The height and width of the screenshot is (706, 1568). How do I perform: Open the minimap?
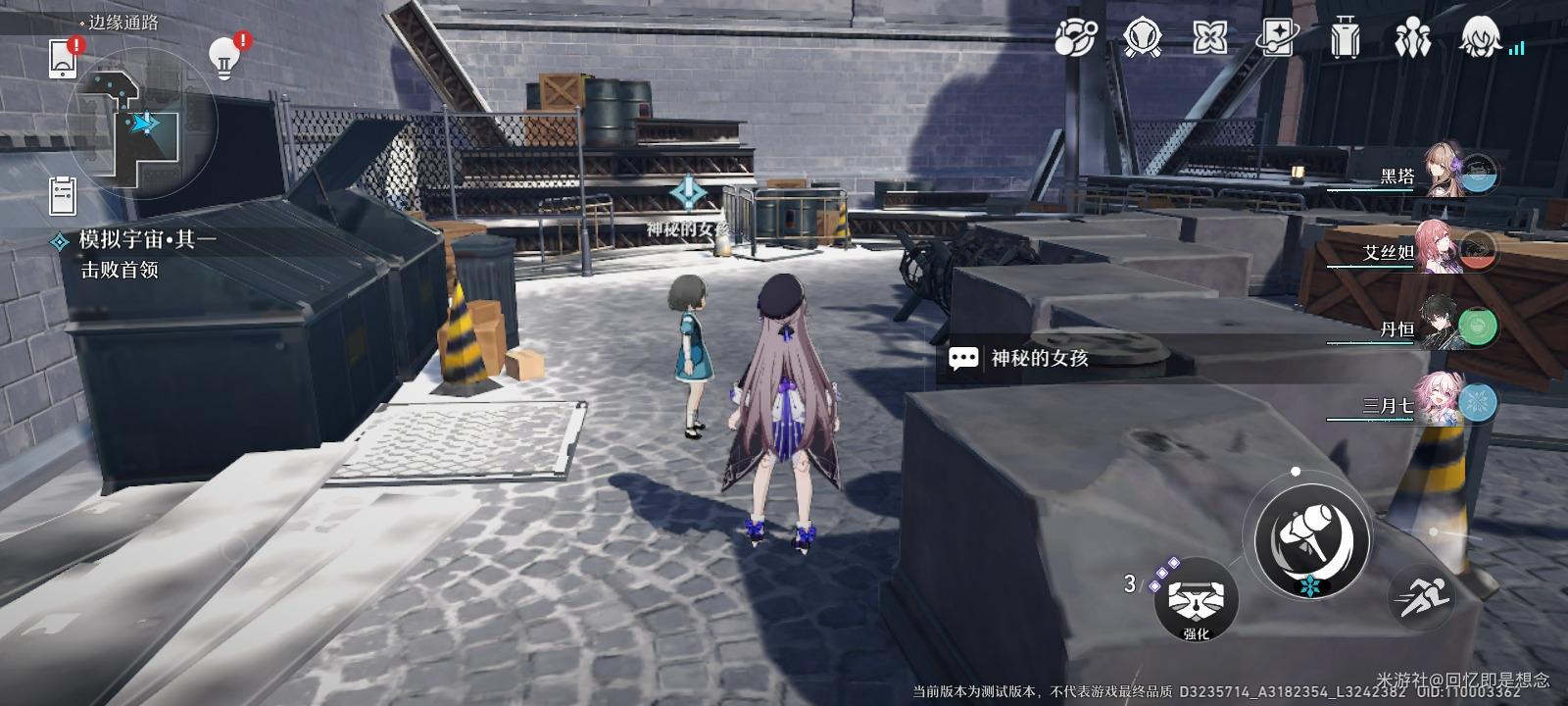[x=142, y=124]
